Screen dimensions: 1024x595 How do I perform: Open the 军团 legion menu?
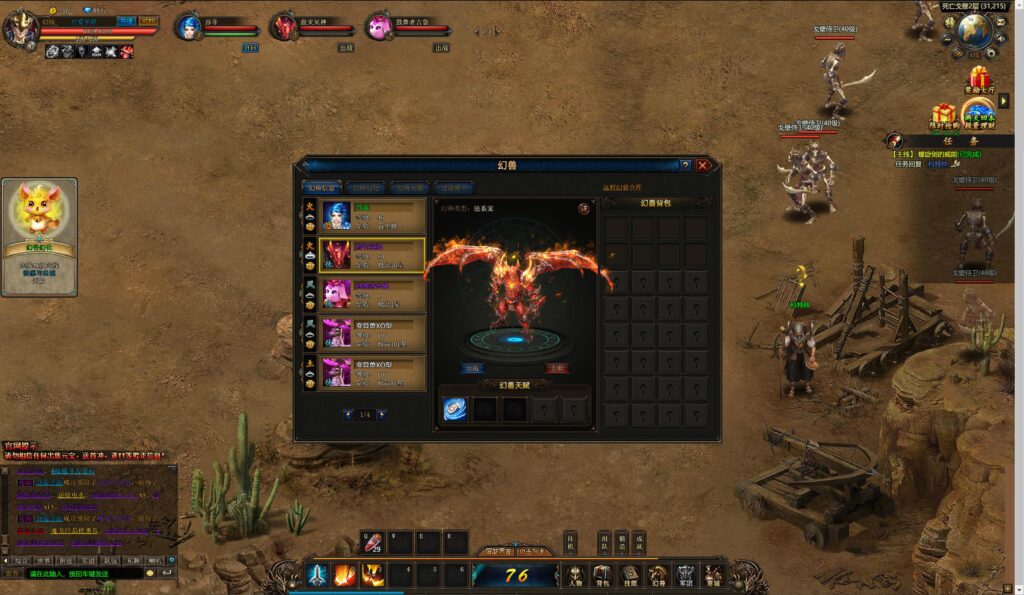click(x=685, y=575)
